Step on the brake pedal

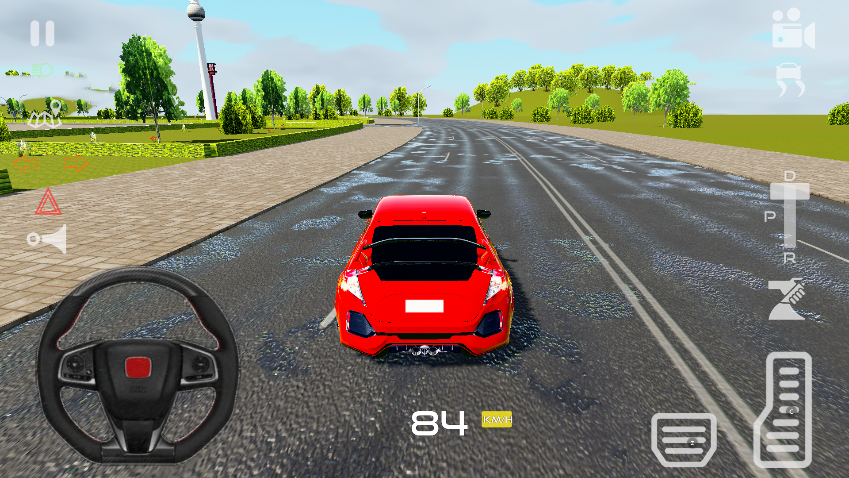pos(684,438)
